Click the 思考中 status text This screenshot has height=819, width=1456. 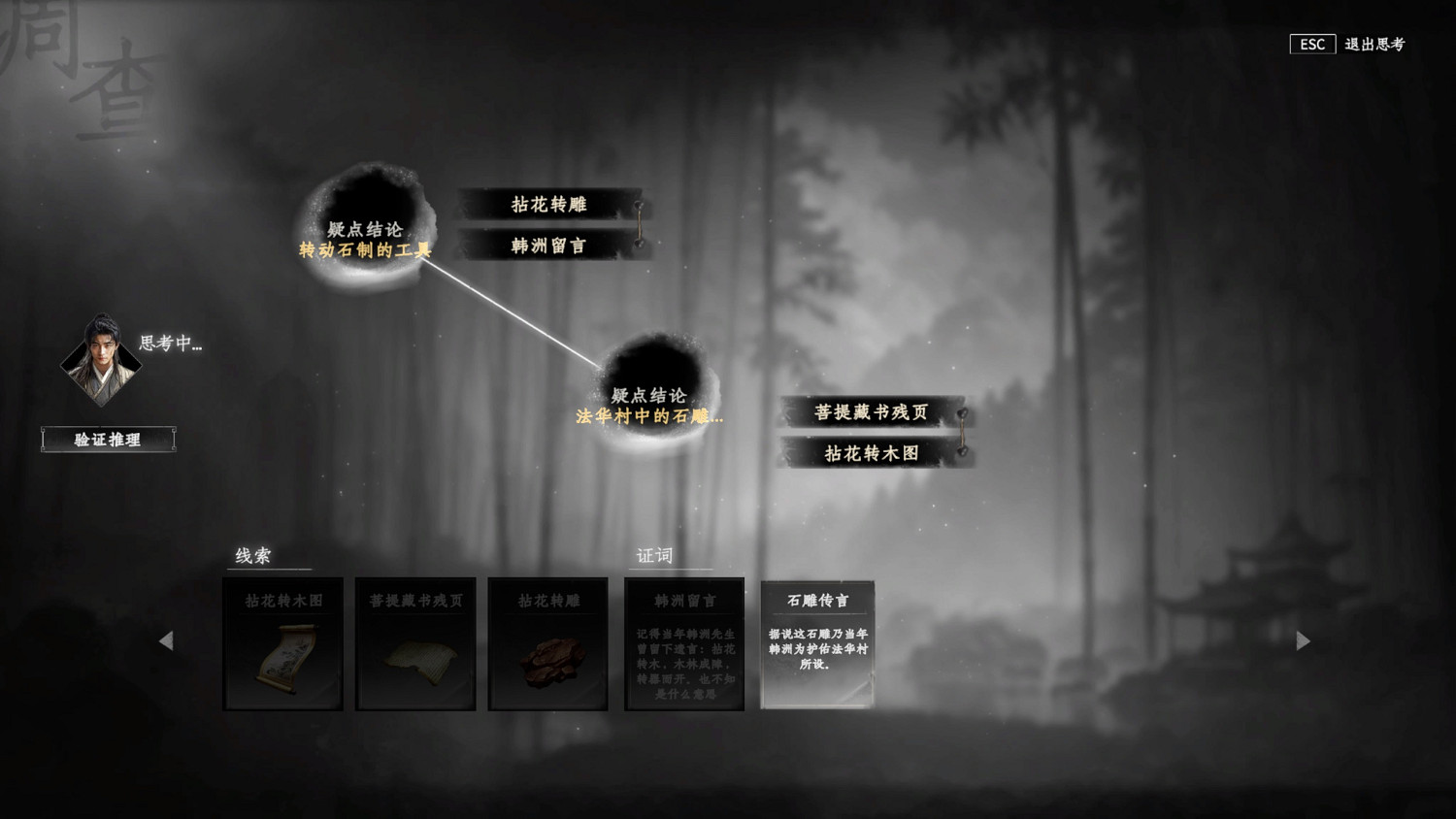172,342
